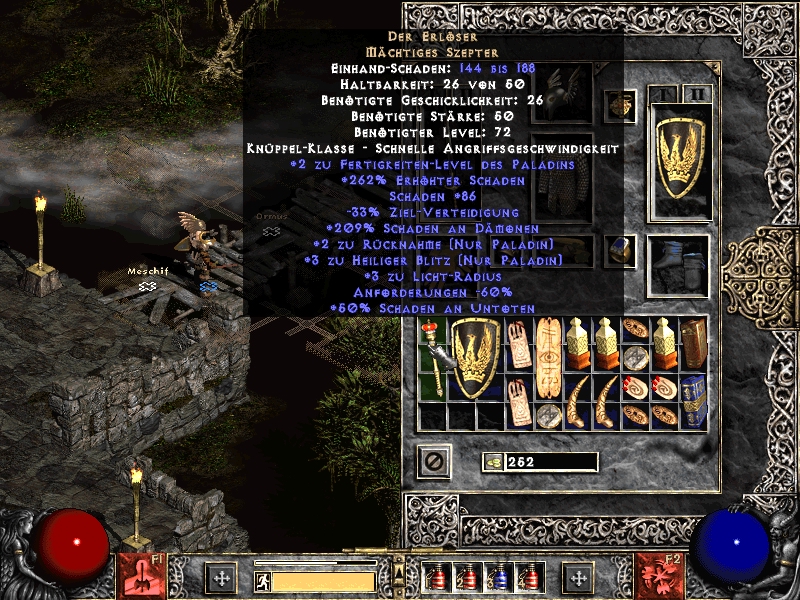Toggle the run/walk button
Viewport: 800px width, 600px height.
(262, 581)
